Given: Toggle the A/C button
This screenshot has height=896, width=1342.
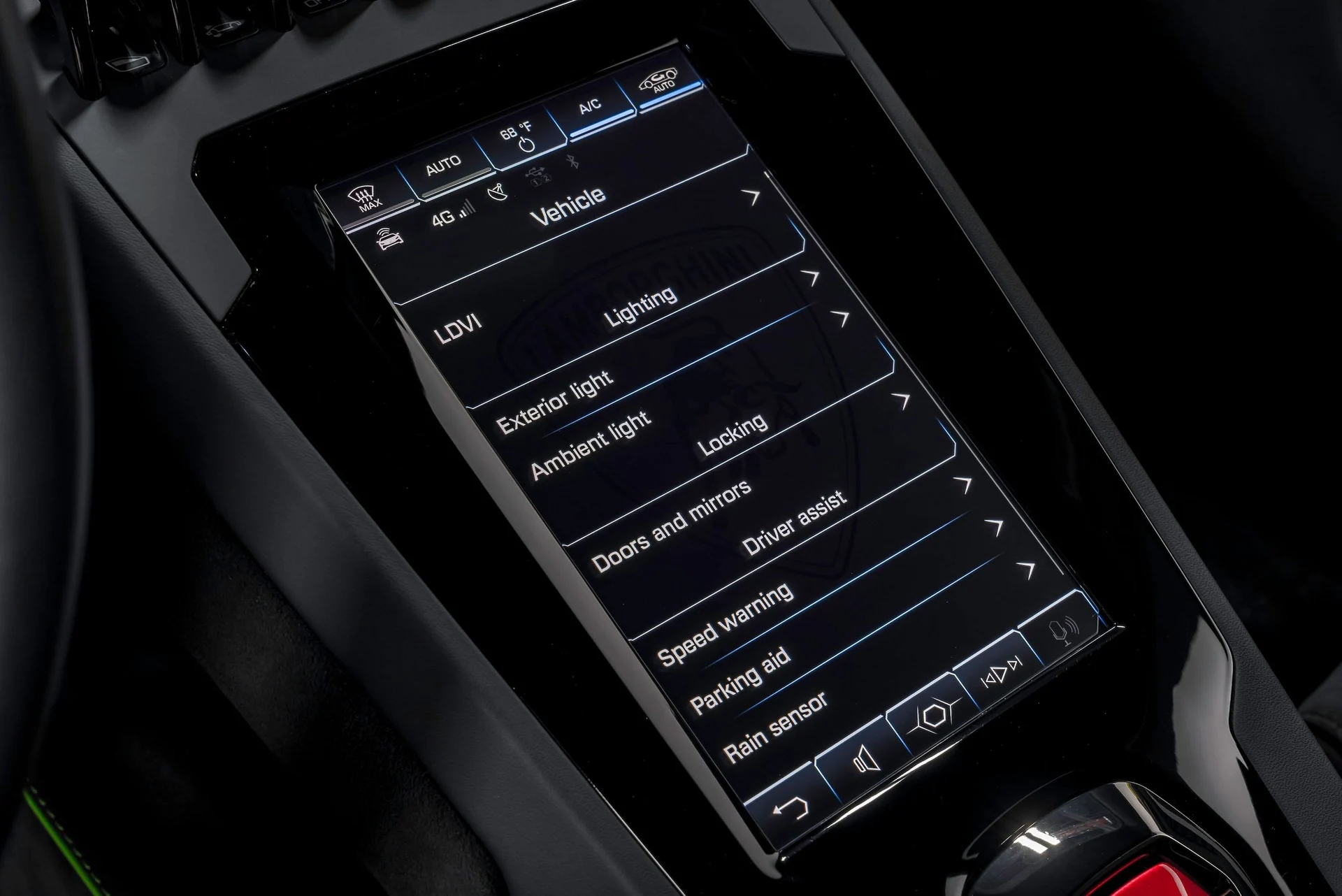Looking at the screenshot, I should point(590,107).
